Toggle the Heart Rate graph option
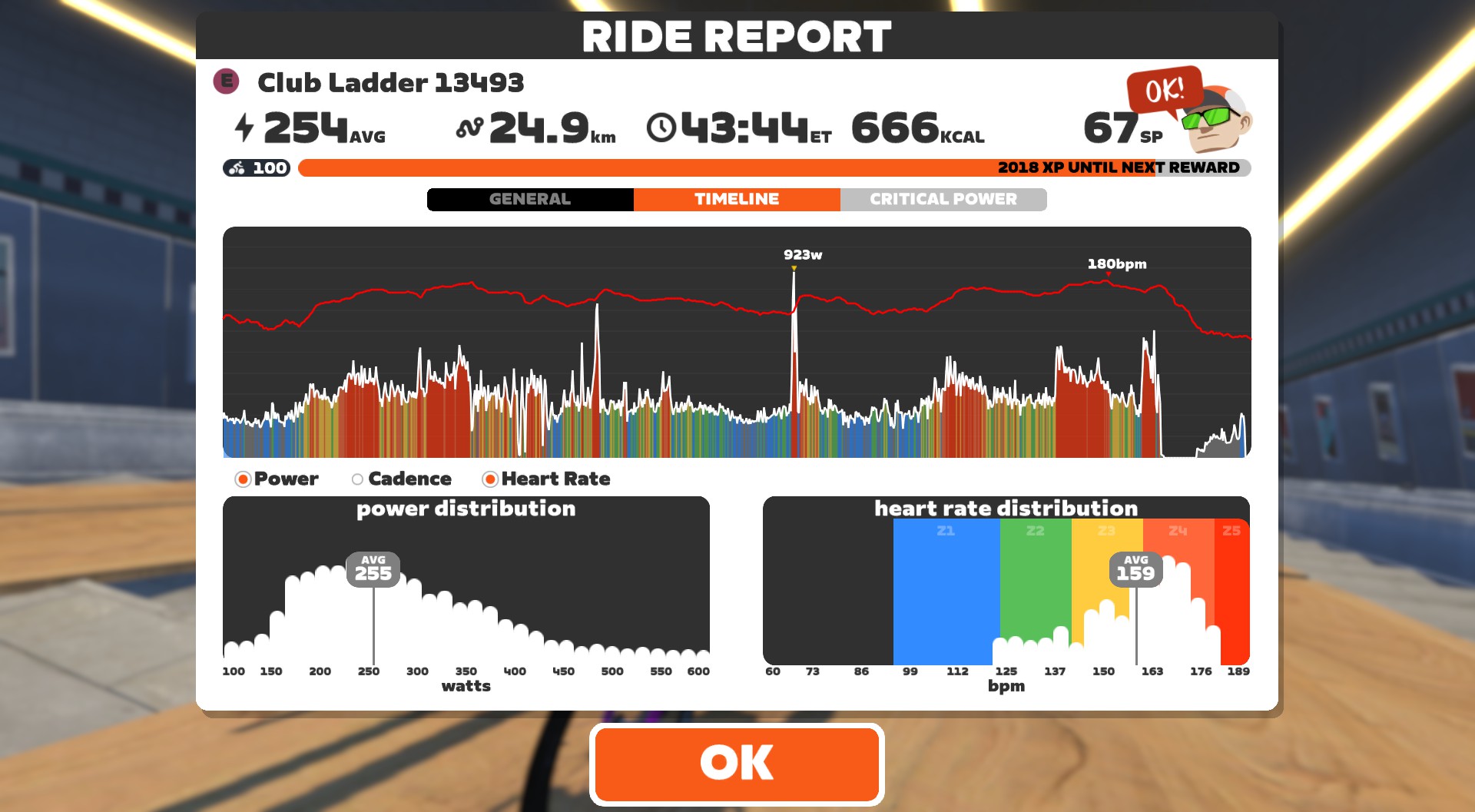 coord(490,479)
